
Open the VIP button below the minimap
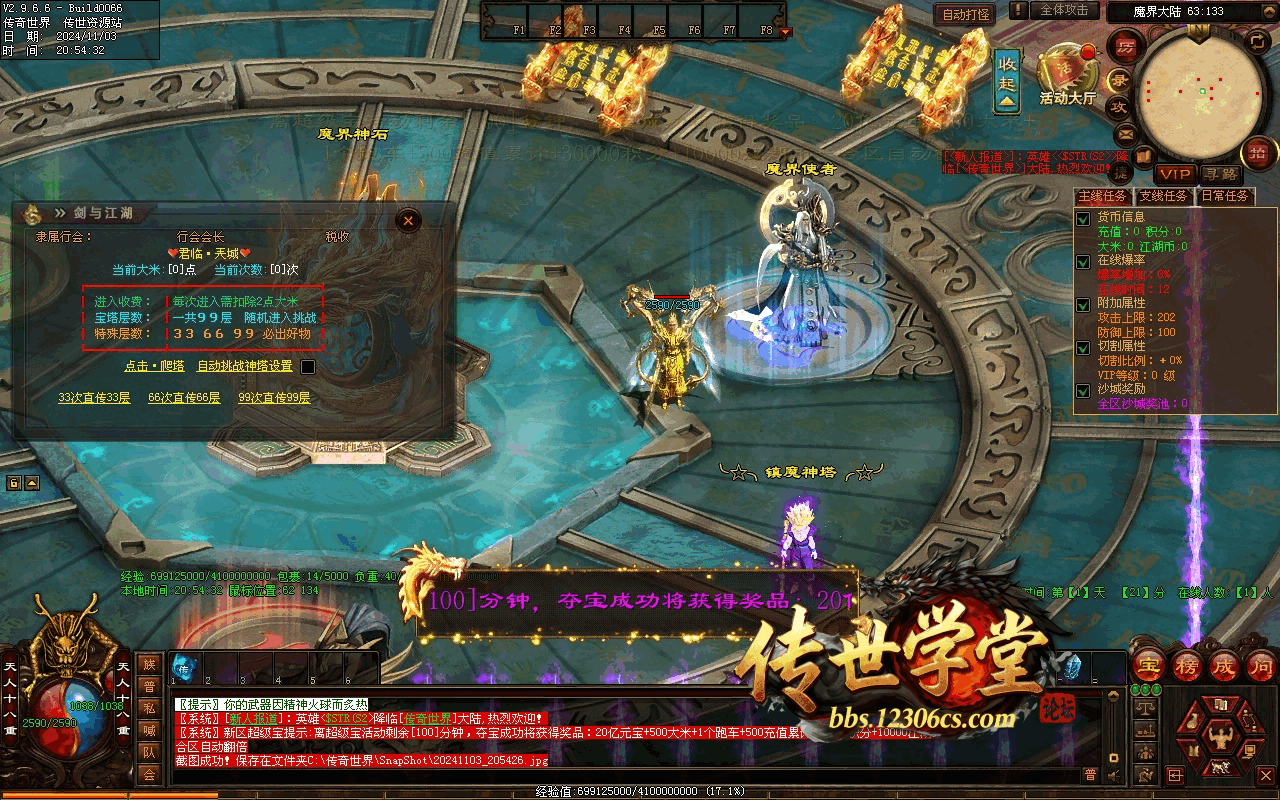tap(1176, 175)
